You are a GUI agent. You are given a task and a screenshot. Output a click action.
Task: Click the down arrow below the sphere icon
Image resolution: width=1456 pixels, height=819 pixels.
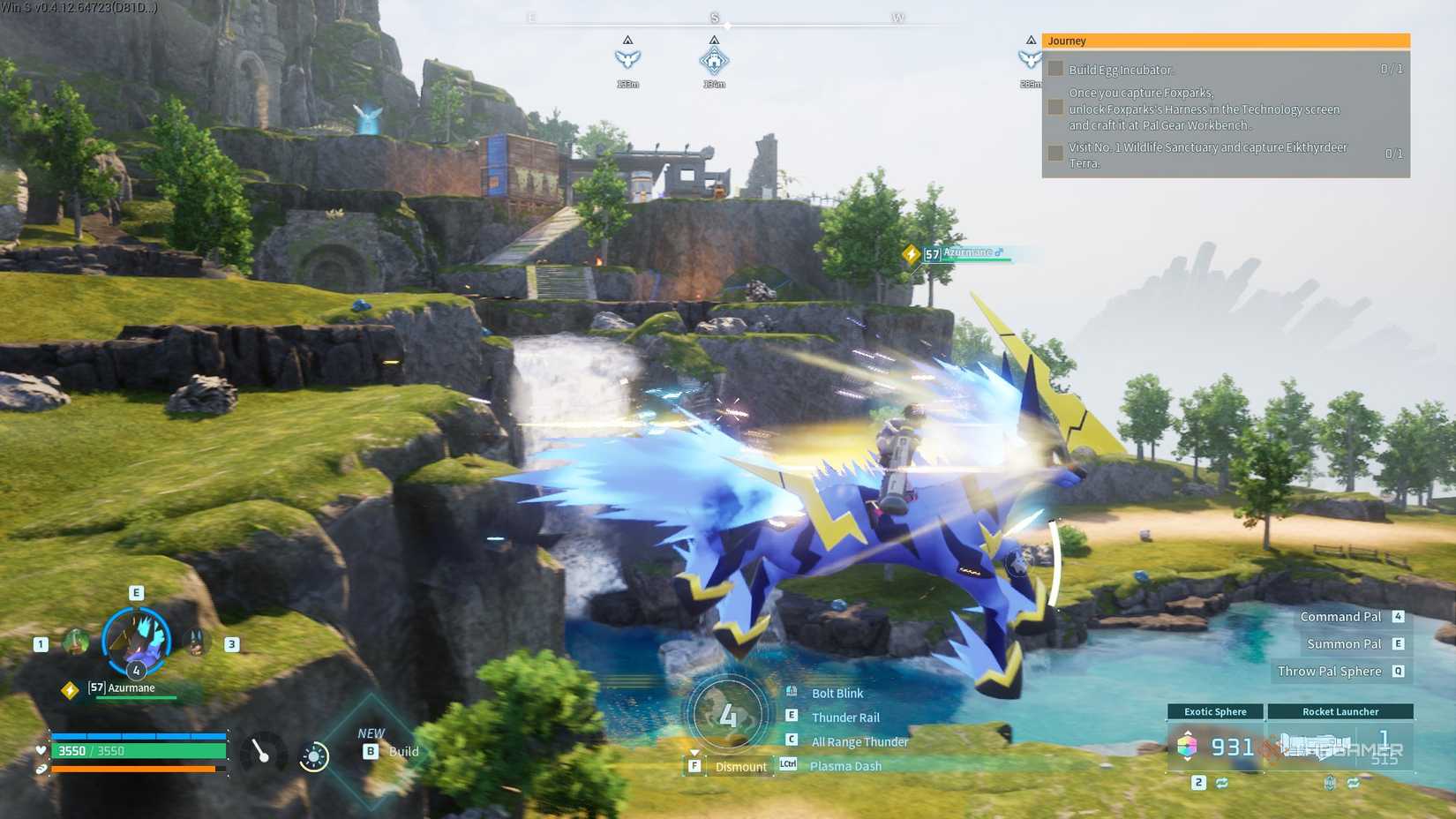[1187, 760]
